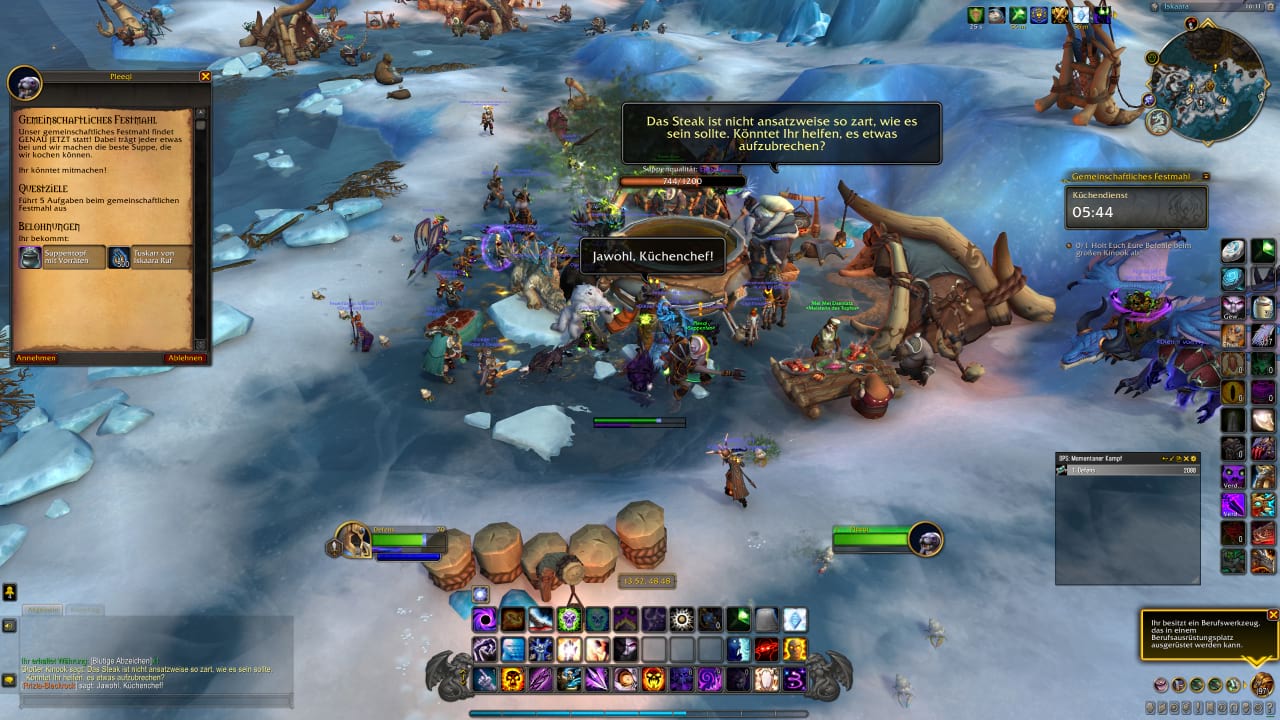
Task: Use the white sunburst ability
Action: coord(682,620)
